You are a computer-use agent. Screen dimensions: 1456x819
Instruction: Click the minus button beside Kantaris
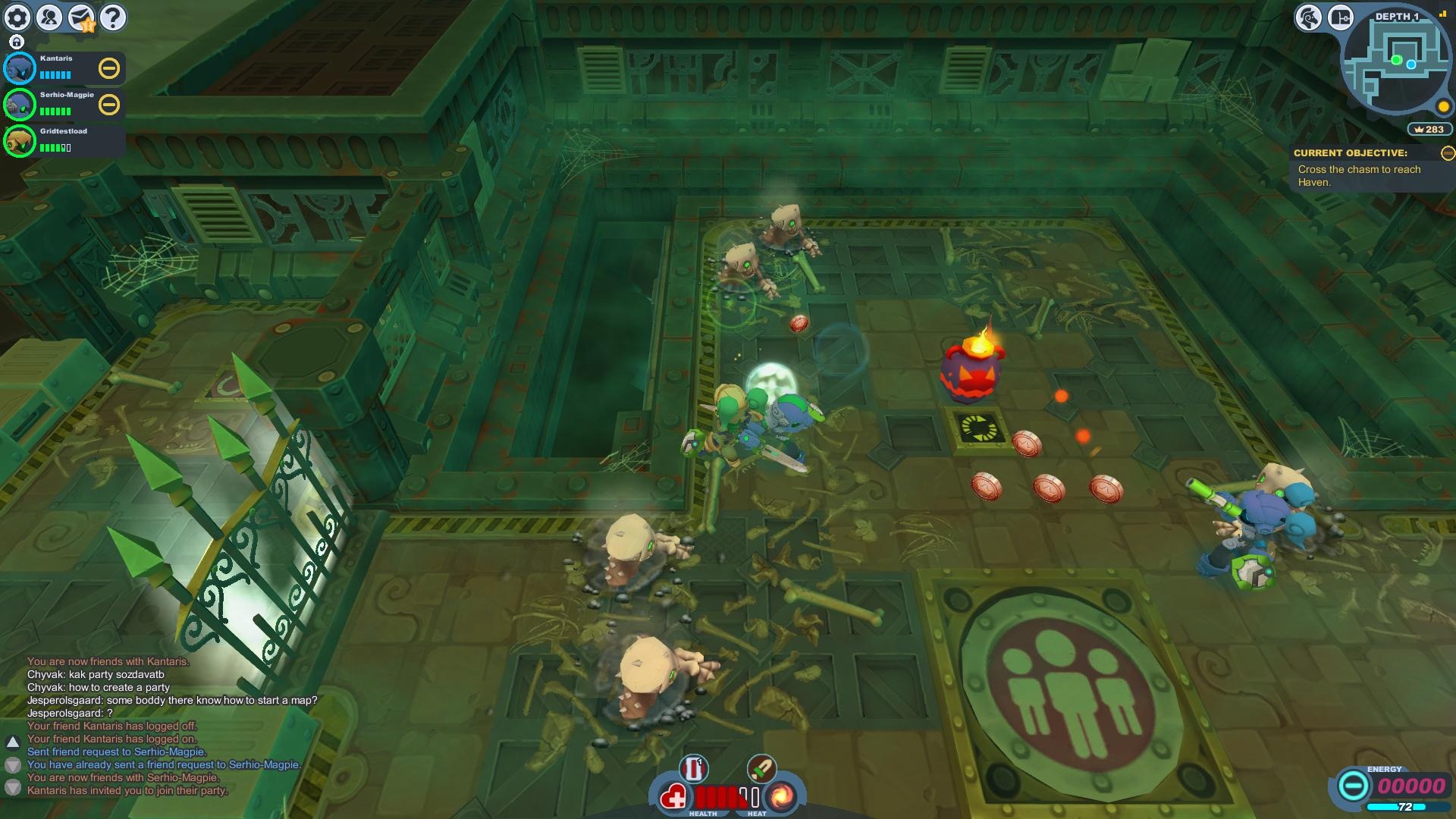pyautogui.click(x=109, y=68)
